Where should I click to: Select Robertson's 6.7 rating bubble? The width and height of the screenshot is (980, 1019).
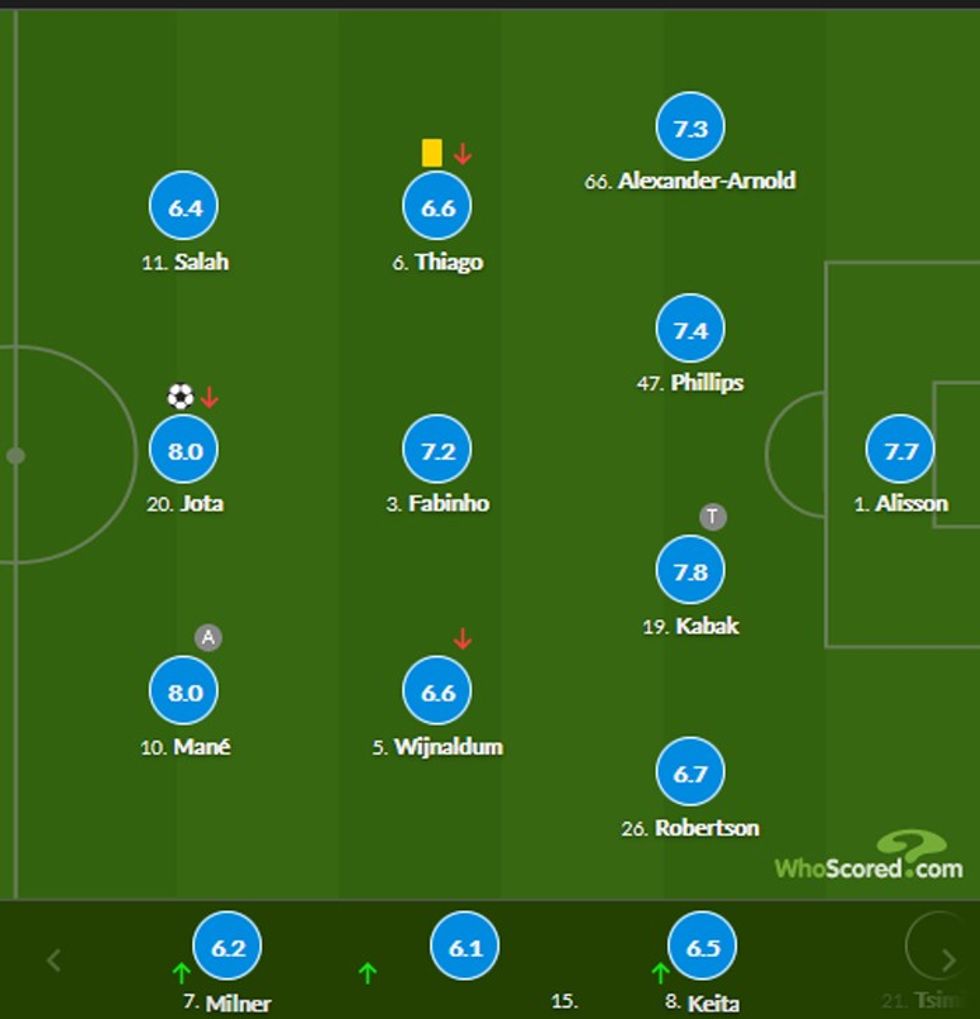[x=690, y=773]
